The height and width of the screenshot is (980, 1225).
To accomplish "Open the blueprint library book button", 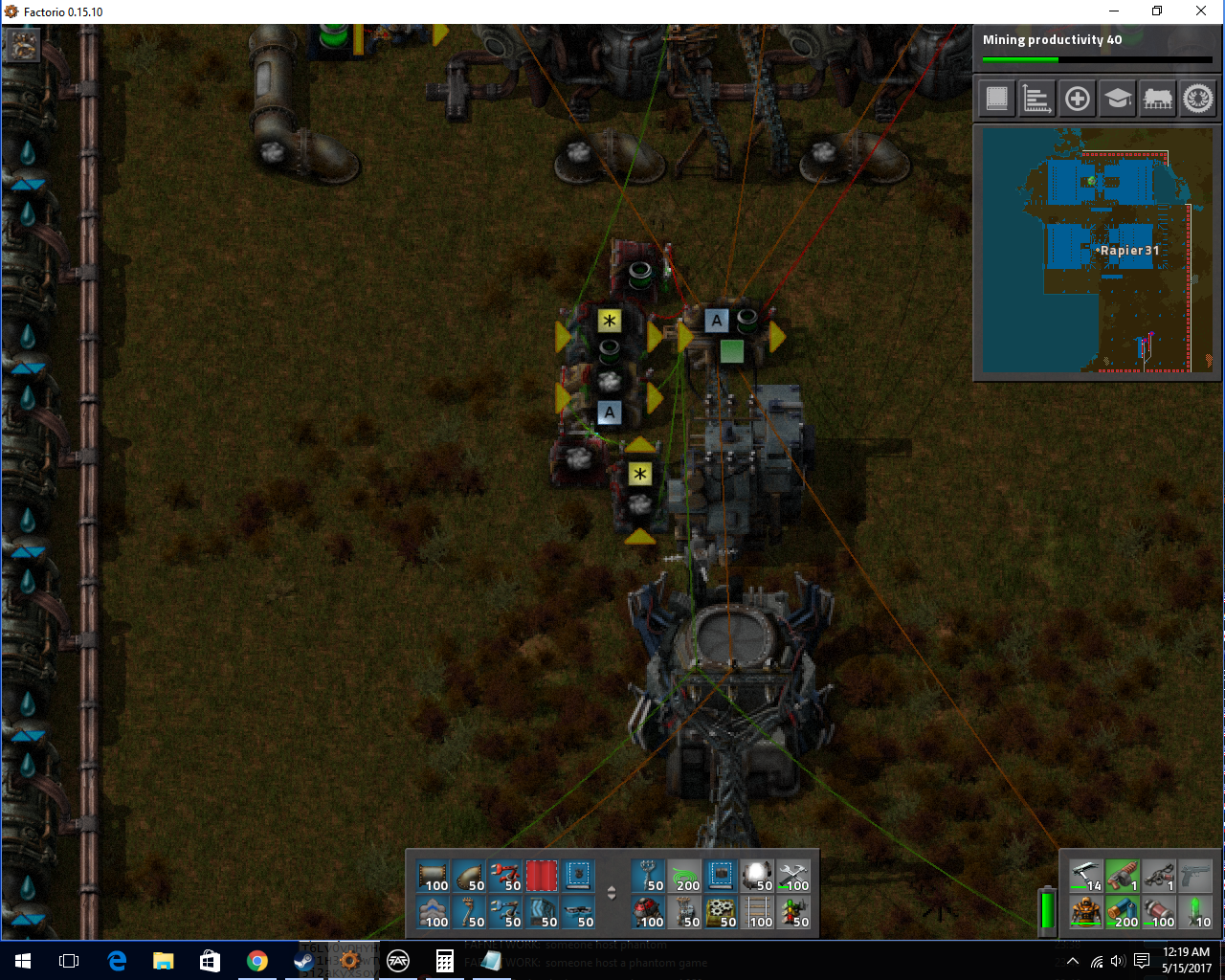I will [x=997, y=99].
